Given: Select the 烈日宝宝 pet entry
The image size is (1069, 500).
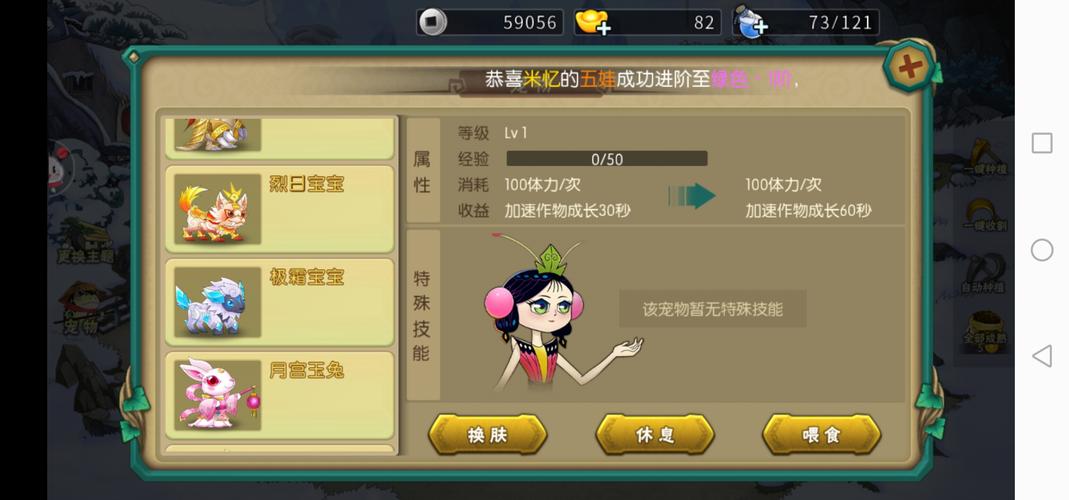Looking at the screenshot, I should coord(279,208).
